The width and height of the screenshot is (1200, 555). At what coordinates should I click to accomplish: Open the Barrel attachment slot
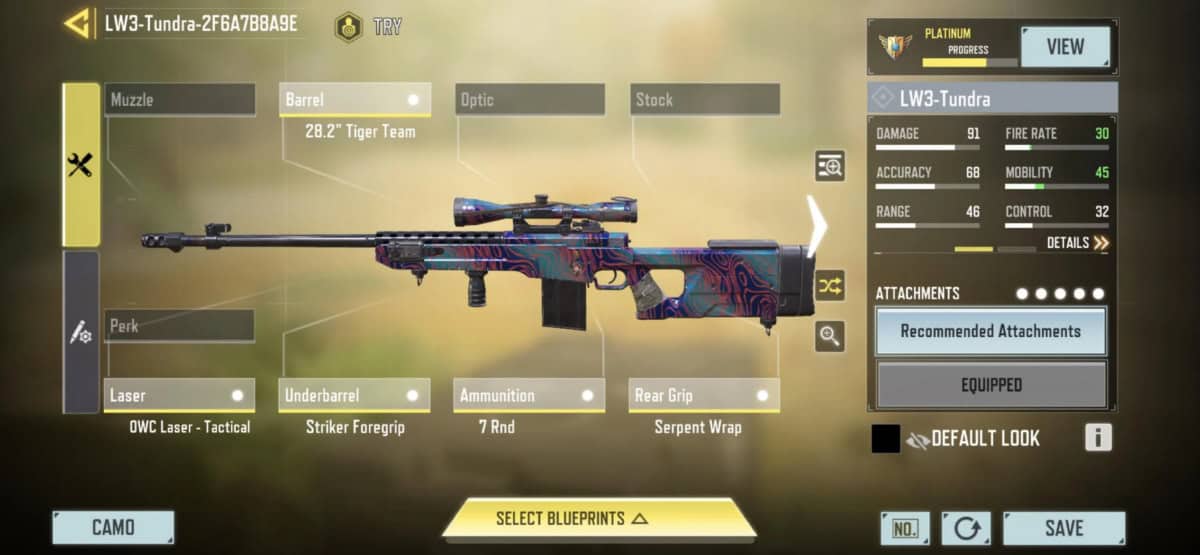[355, 100]
